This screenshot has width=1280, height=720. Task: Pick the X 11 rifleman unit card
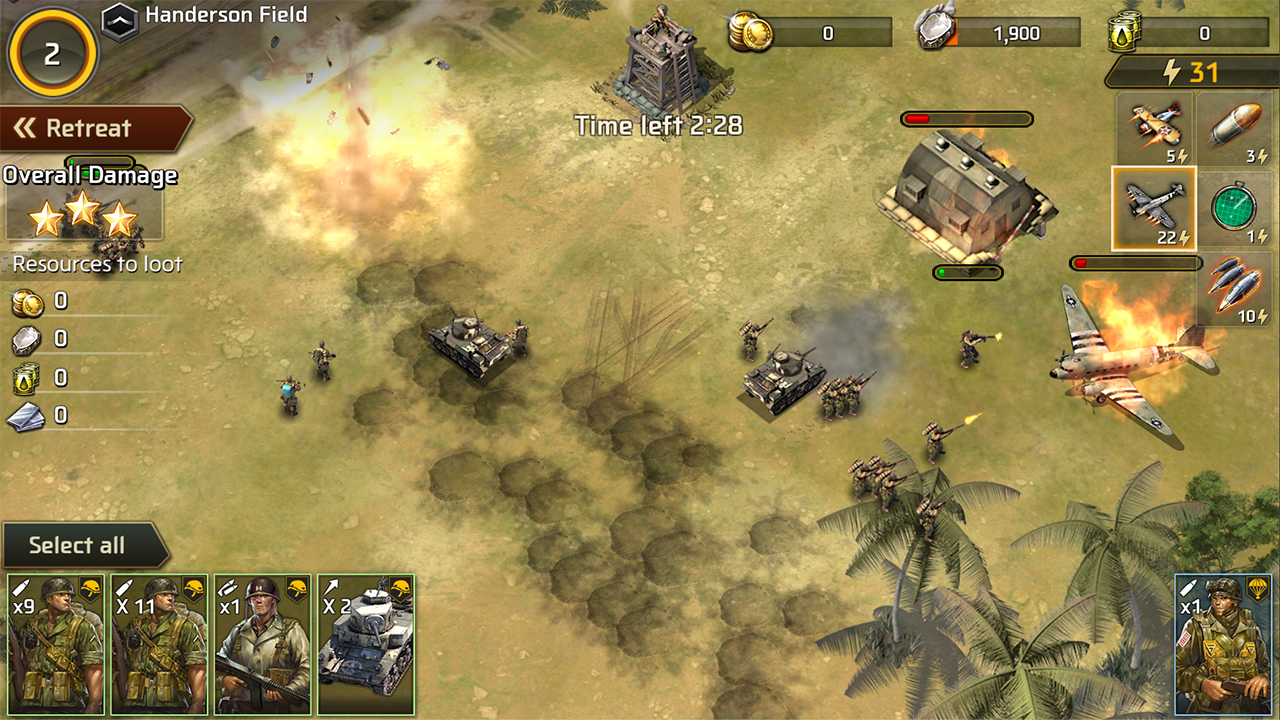point(159,644)
